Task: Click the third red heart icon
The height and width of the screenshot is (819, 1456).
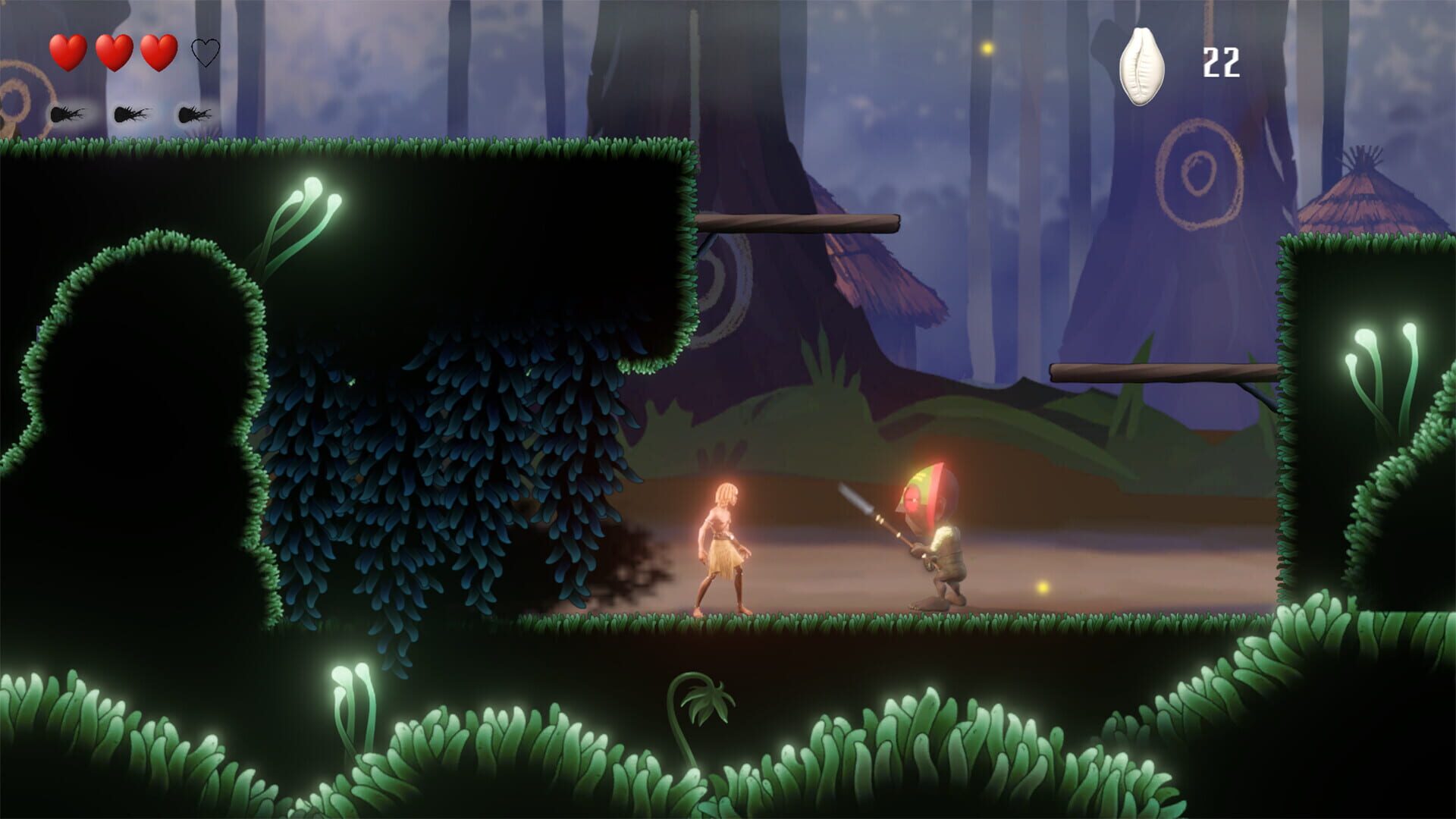Action: [x=160, y=52]
